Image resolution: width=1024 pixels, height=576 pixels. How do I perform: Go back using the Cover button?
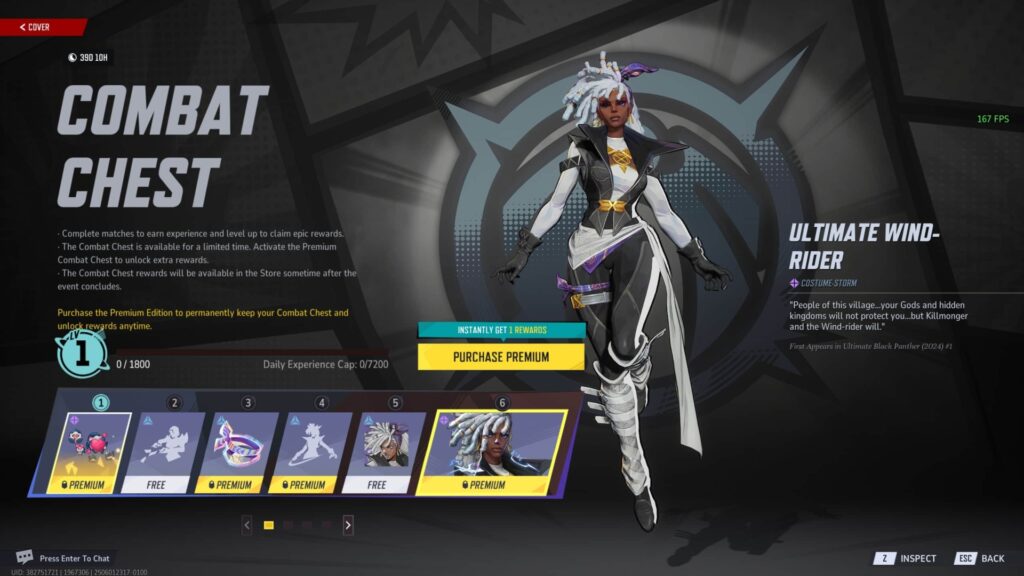[38, 27]
